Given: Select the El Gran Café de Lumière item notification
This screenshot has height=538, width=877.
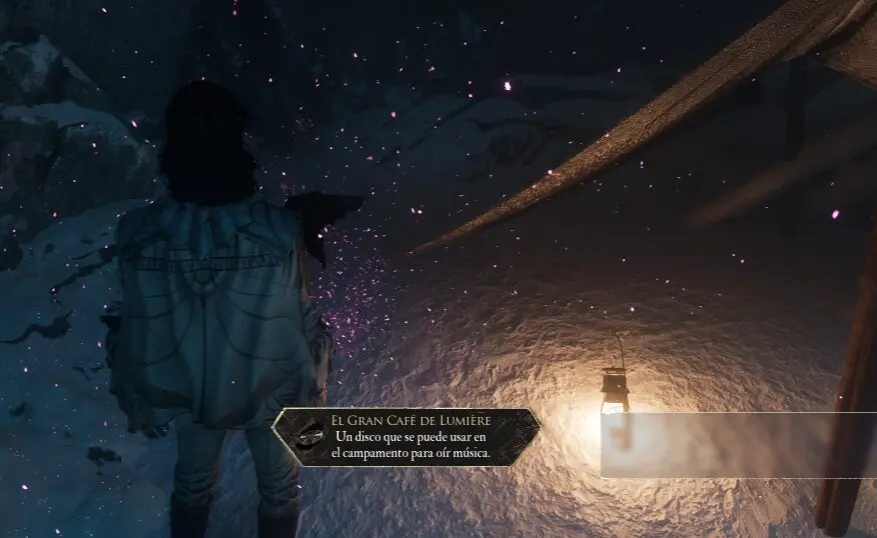Looking at the screenshot, I should 406,437.
